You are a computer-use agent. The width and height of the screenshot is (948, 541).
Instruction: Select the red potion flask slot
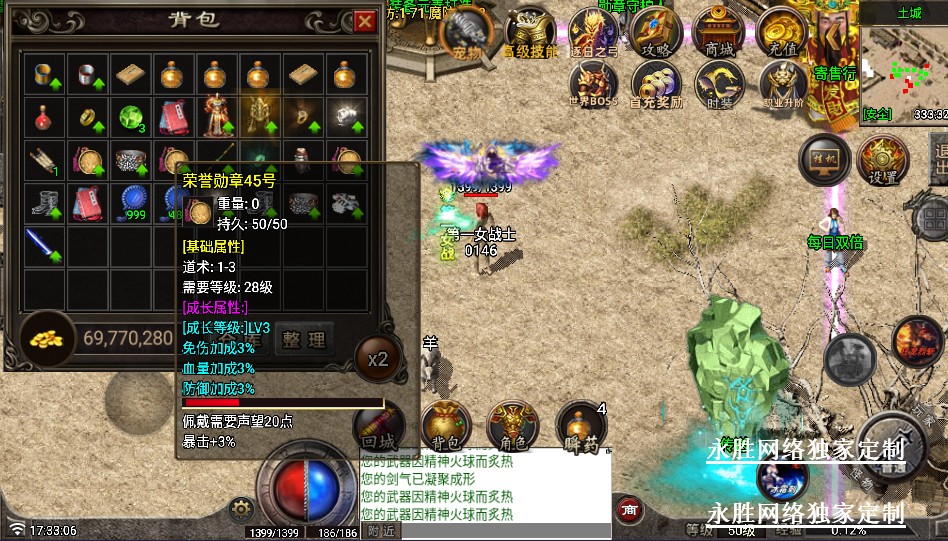[x=43, y=116]
